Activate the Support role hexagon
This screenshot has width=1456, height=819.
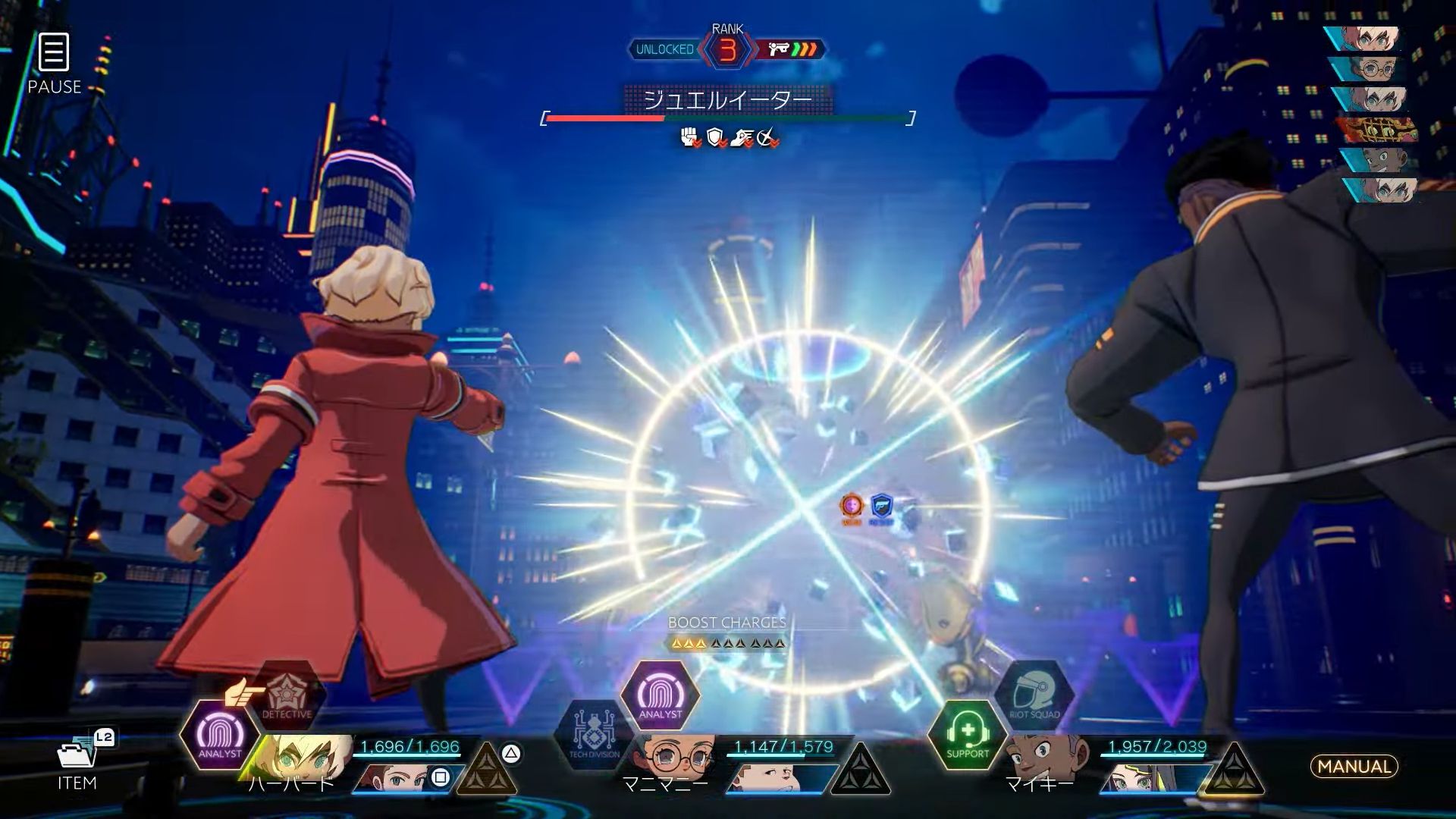[967, 735]
